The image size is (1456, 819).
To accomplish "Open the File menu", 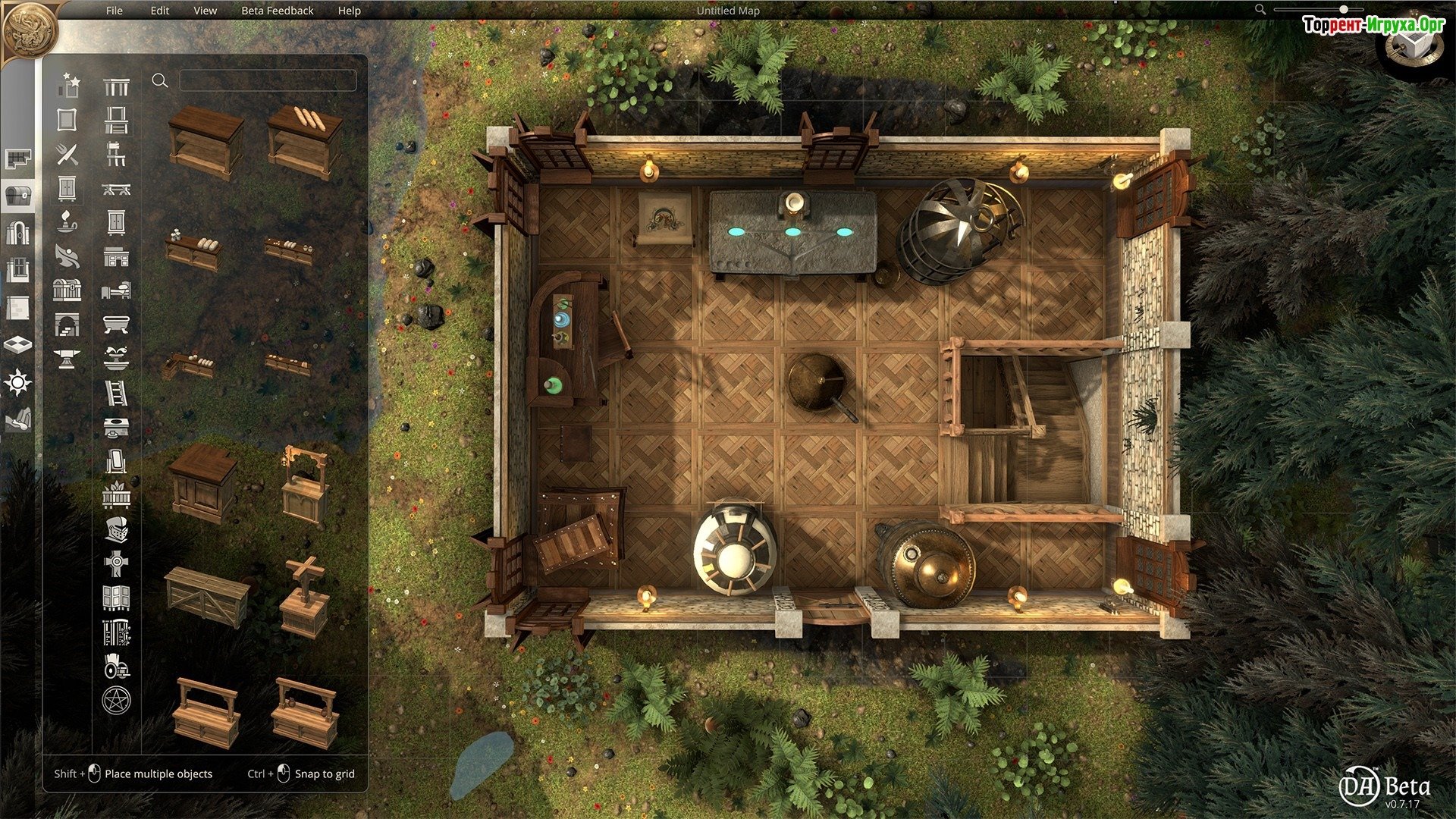I will point(115,11).
